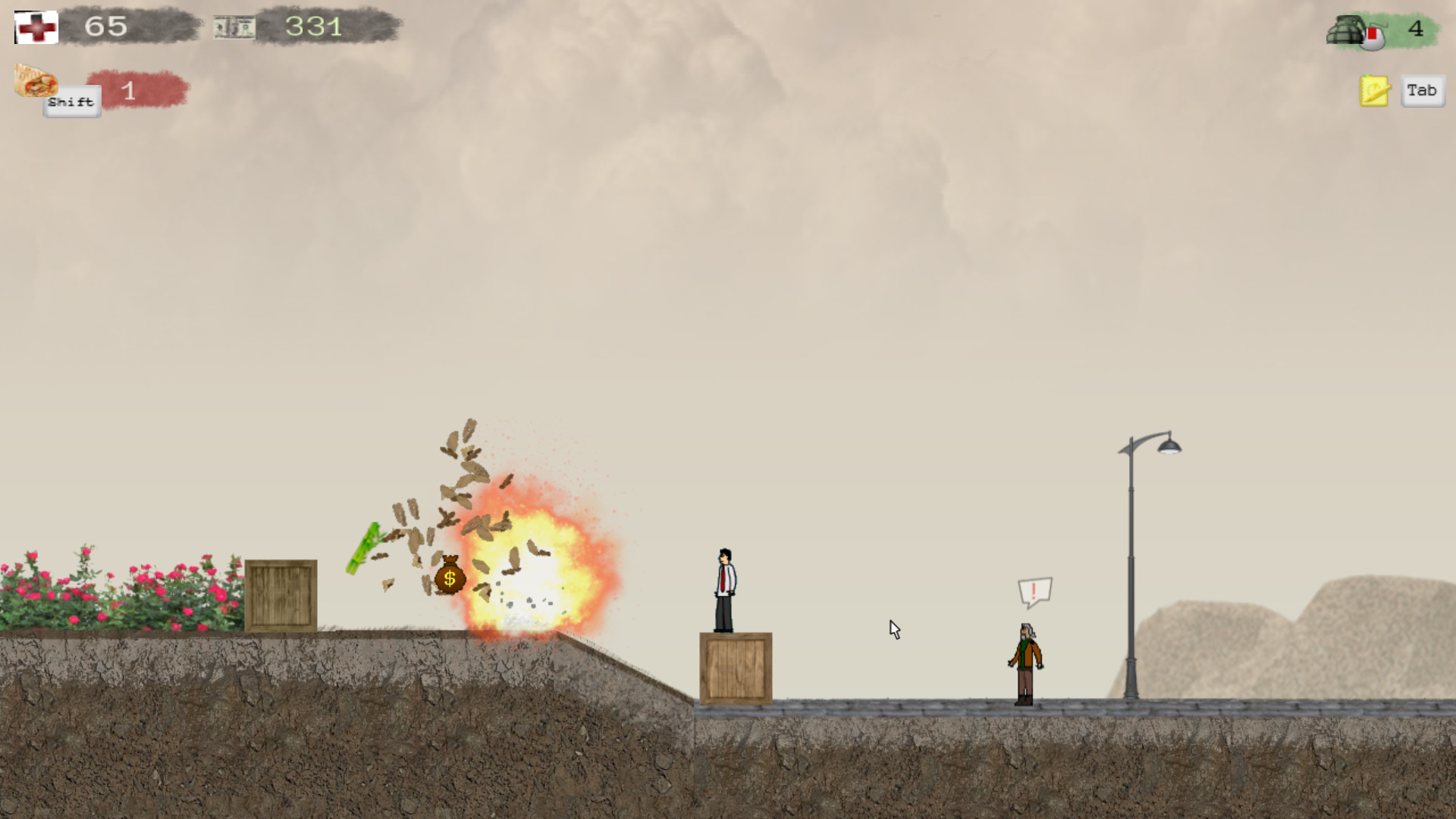This screenshot has width=1456, height=819.
Task: Click the red health cross icon
Action: (x=36, y=27)
